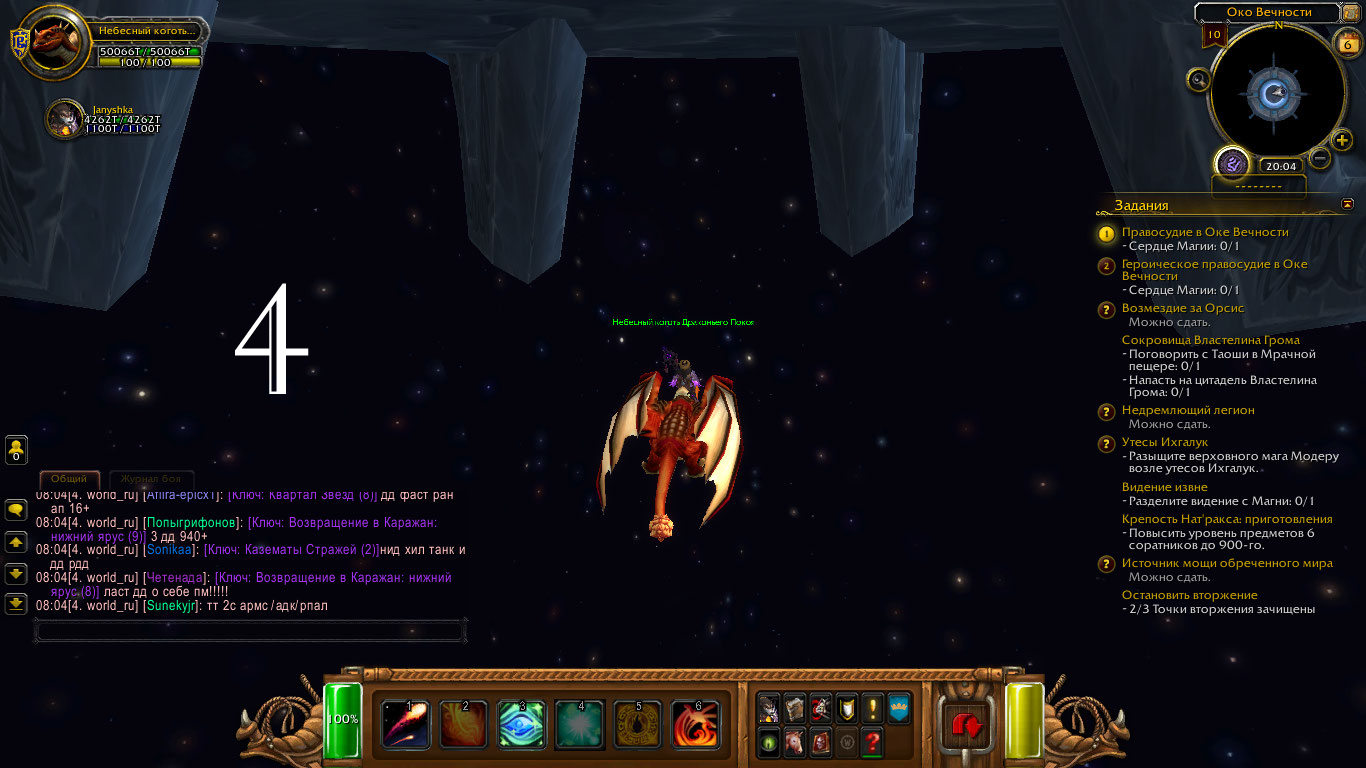Toggle the minimap tracking magnifier button

(1198, 79)
